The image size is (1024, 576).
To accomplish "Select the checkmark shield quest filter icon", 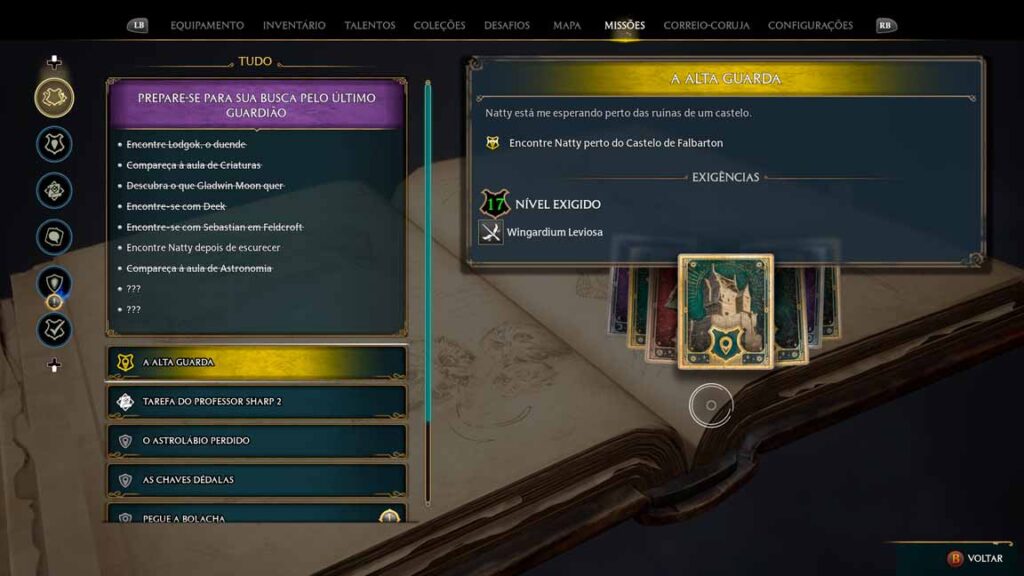I will click(x=54, y=329).
